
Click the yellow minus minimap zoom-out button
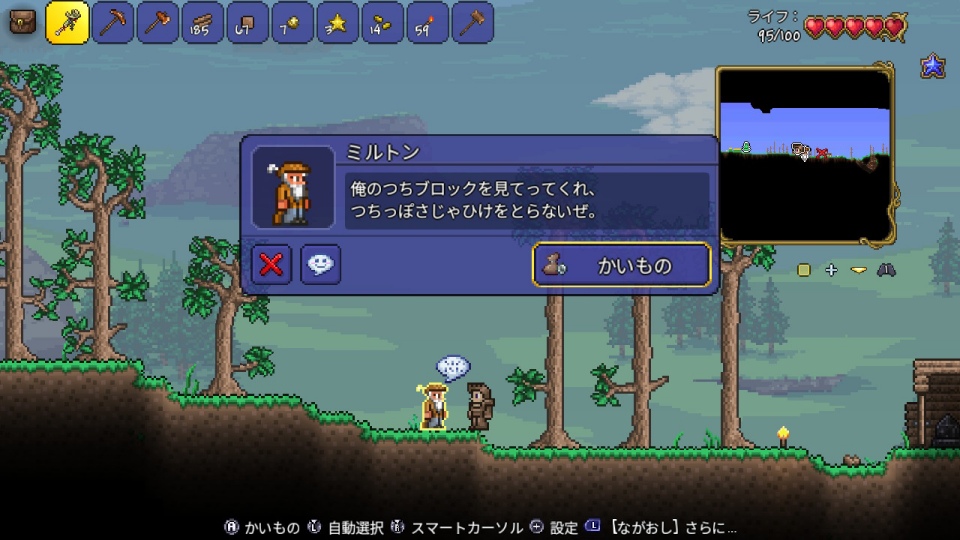coord(857,270)
